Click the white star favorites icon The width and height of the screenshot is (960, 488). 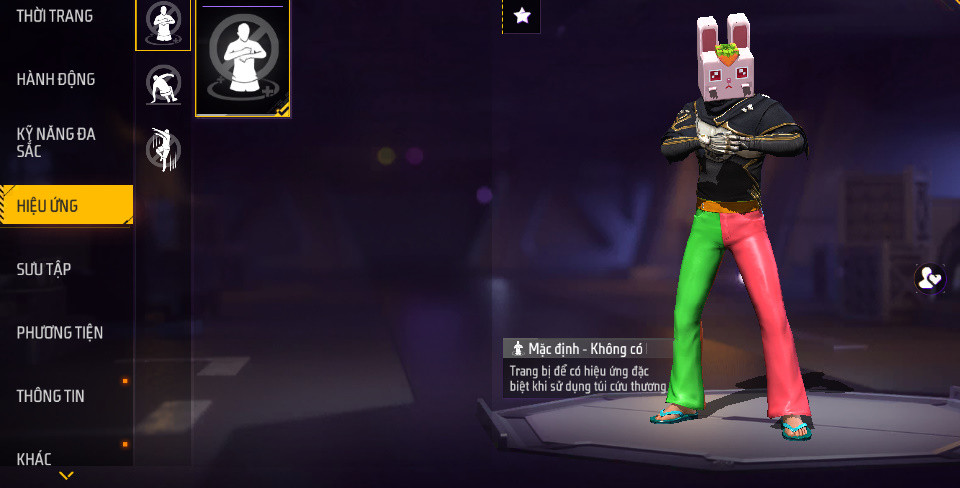(x=521, y=15)
